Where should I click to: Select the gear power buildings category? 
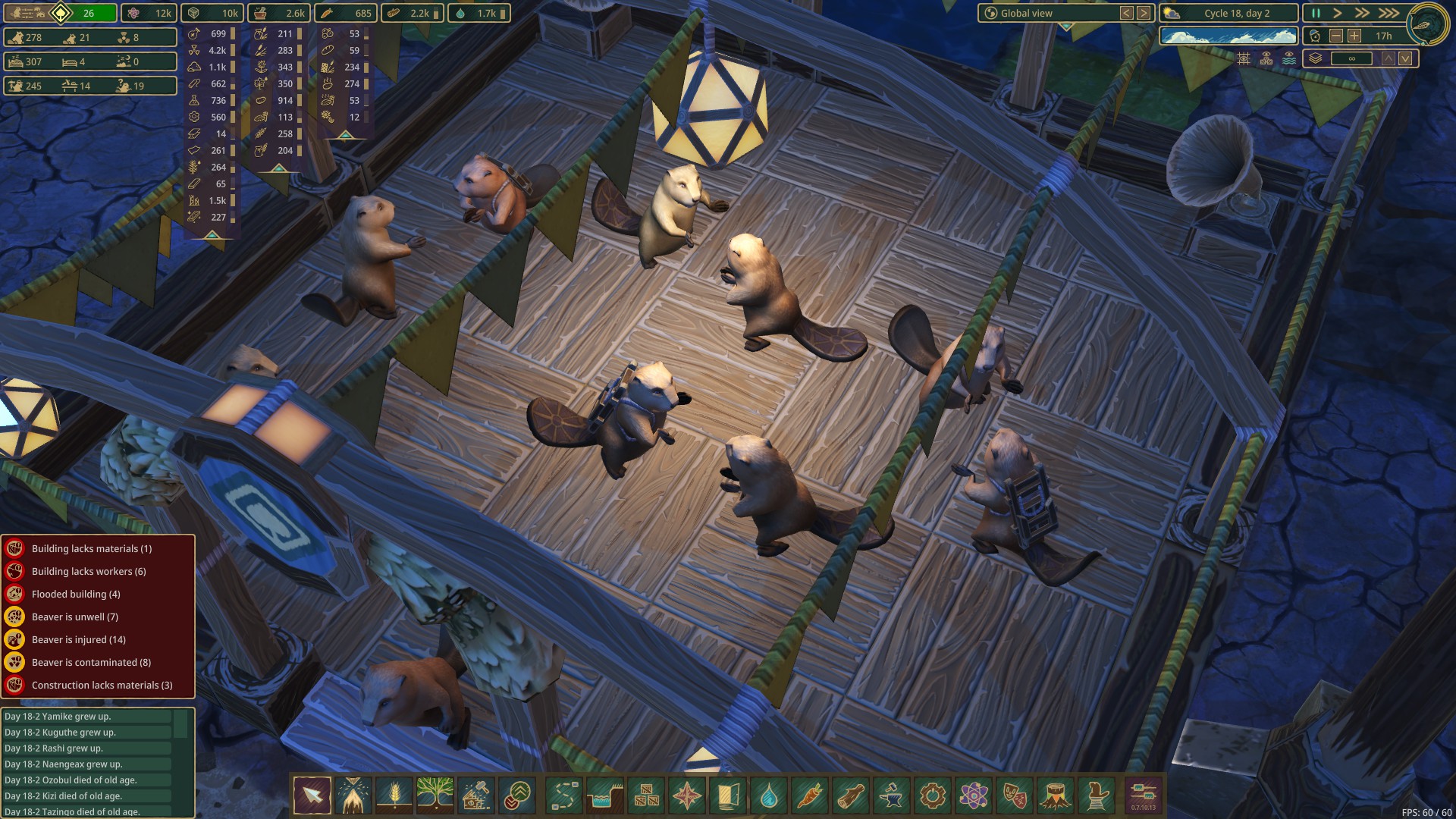[932, 795]
